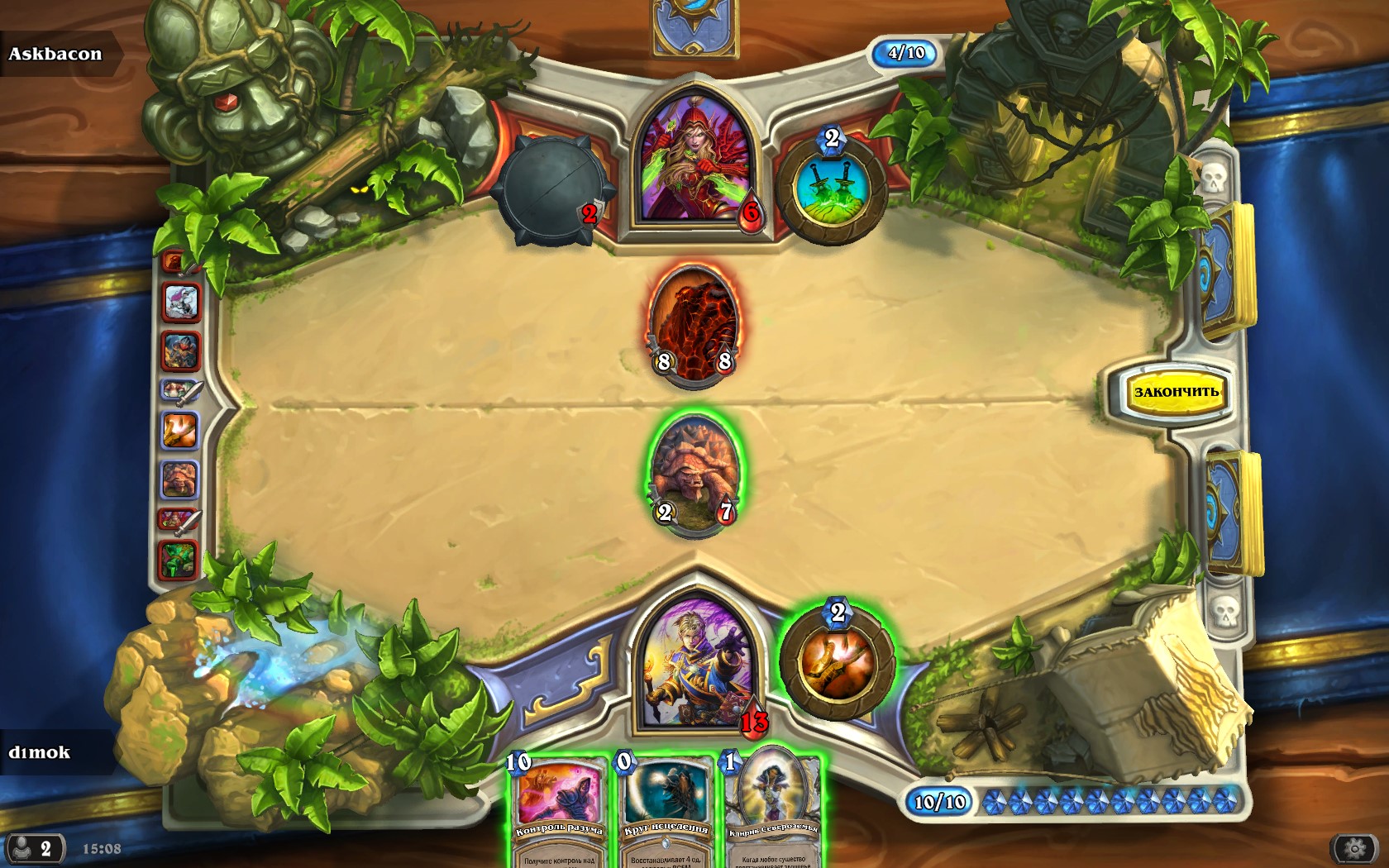Inspect the opponent's twin daggers hero power

tap(832, 190)
